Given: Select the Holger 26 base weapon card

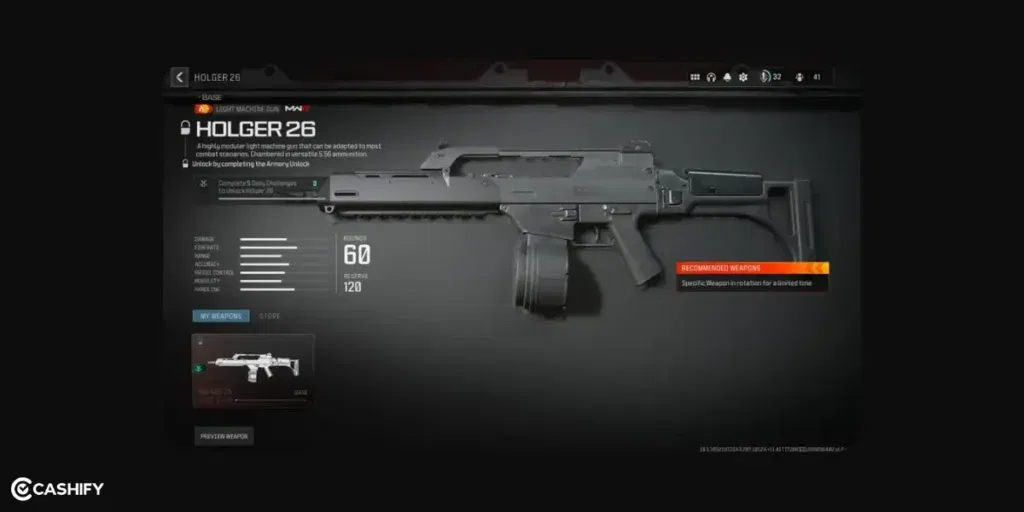Looking at the screenshot, I should [253, 370].
